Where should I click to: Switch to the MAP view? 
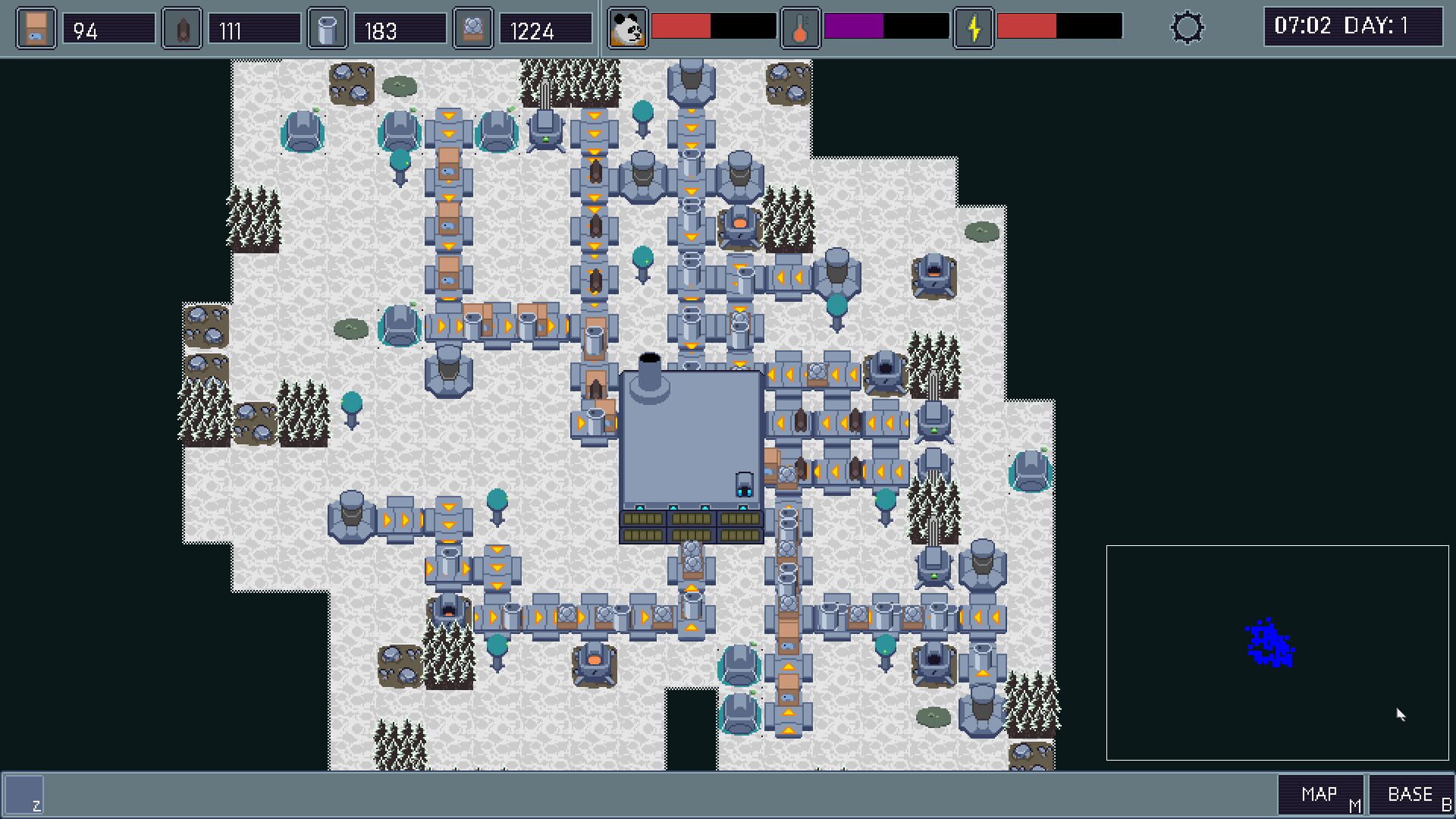(x=1319, y=793)
